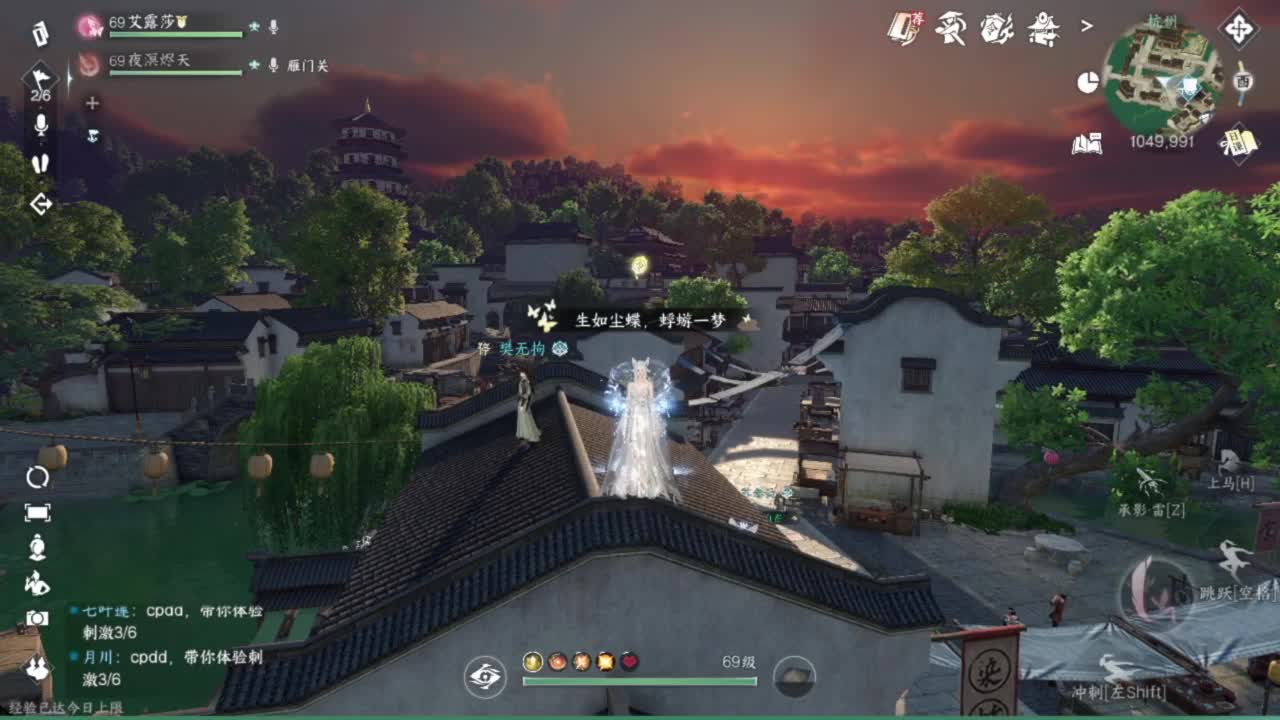Open the minimap of 杭州
This screenshot has height=720, width=1280.
point(1165,70)
